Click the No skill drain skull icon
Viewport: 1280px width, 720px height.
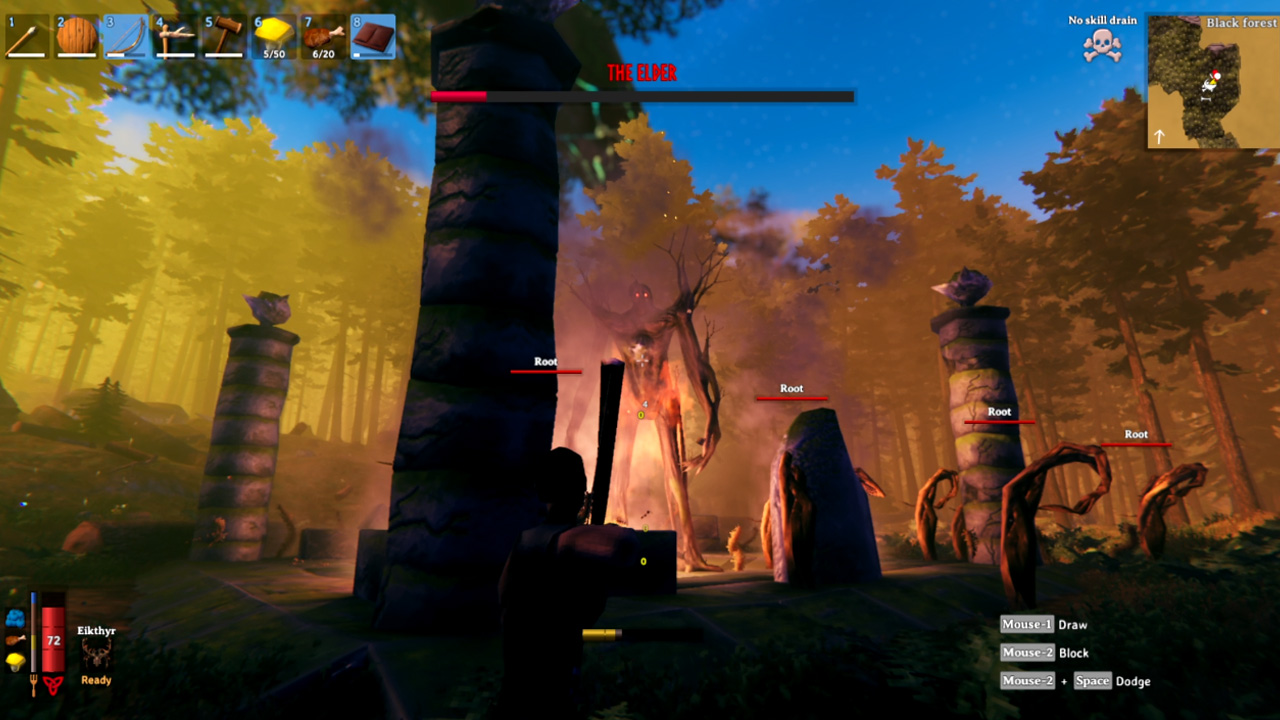[x=1100, y=46]
